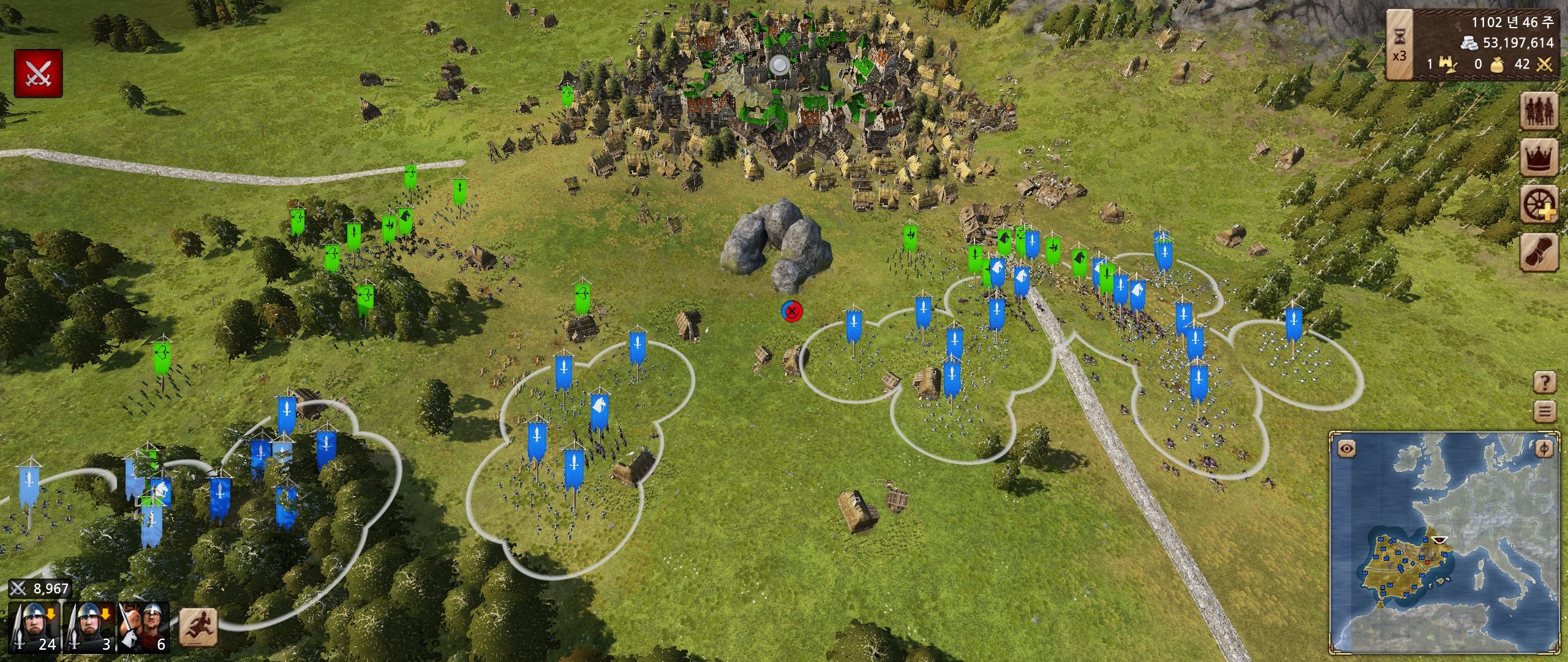Image resolution: width=1568 pixels, height=662 pixels.
Task: Open the crown kingdom panel
Action: tap(1540, 158)
